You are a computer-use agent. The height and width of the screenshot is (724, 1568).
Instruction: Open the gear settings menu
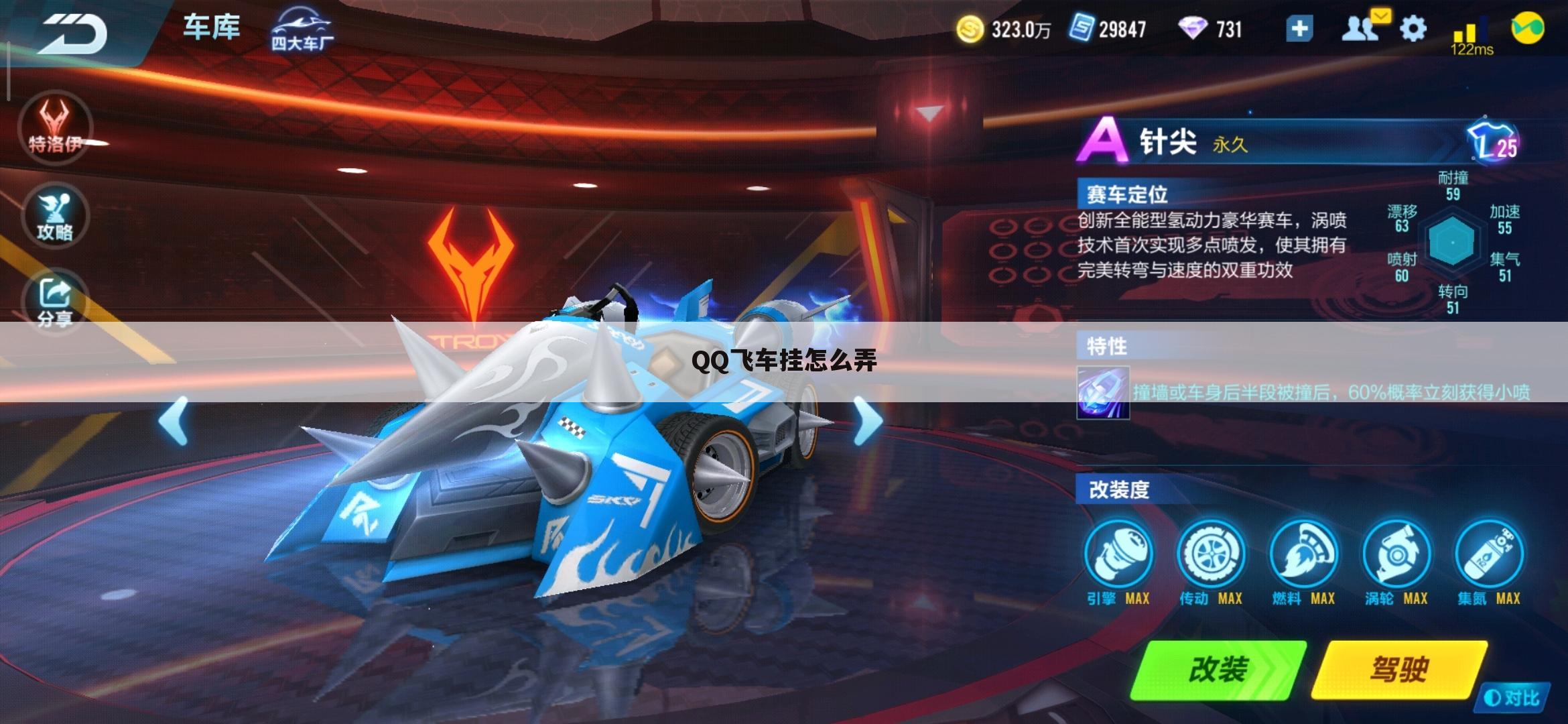tap(1413, 29)
